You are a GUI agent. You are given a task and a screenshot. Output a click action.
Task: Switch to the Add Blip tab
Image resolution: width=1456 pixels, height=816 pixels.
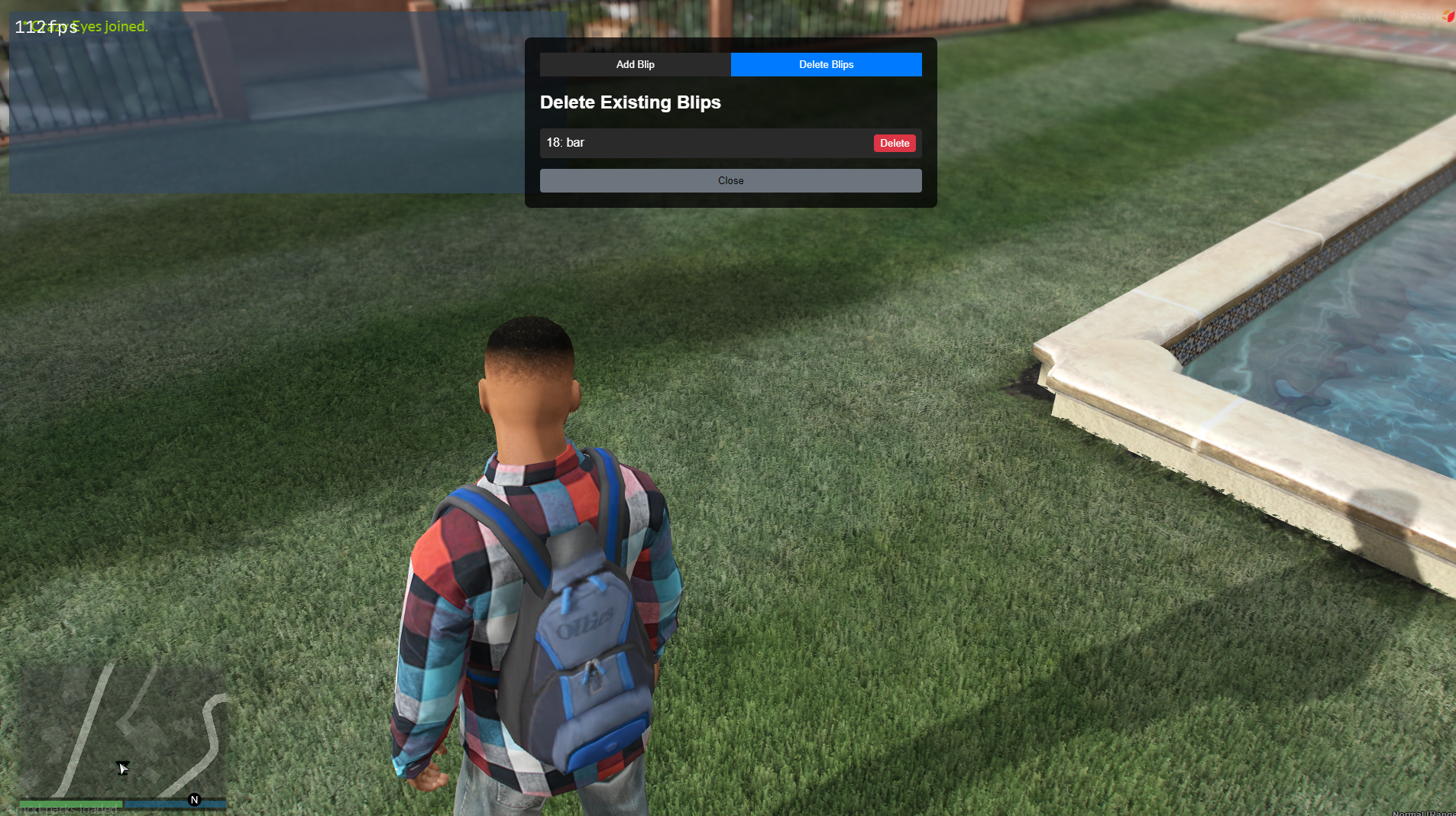635,65
